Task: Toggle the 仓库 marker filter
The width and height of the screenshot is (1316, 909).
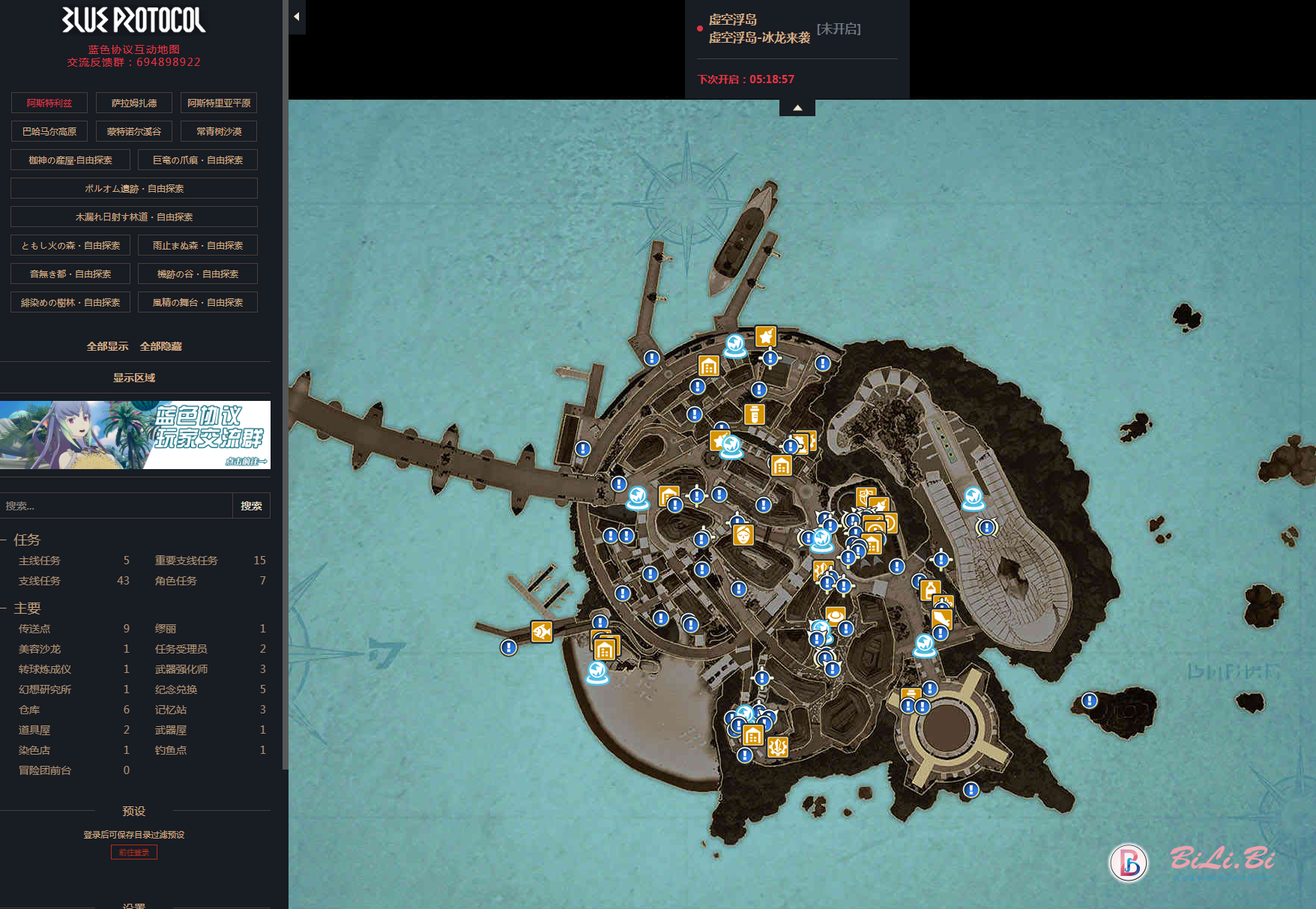Action: [x=29, y=710]
